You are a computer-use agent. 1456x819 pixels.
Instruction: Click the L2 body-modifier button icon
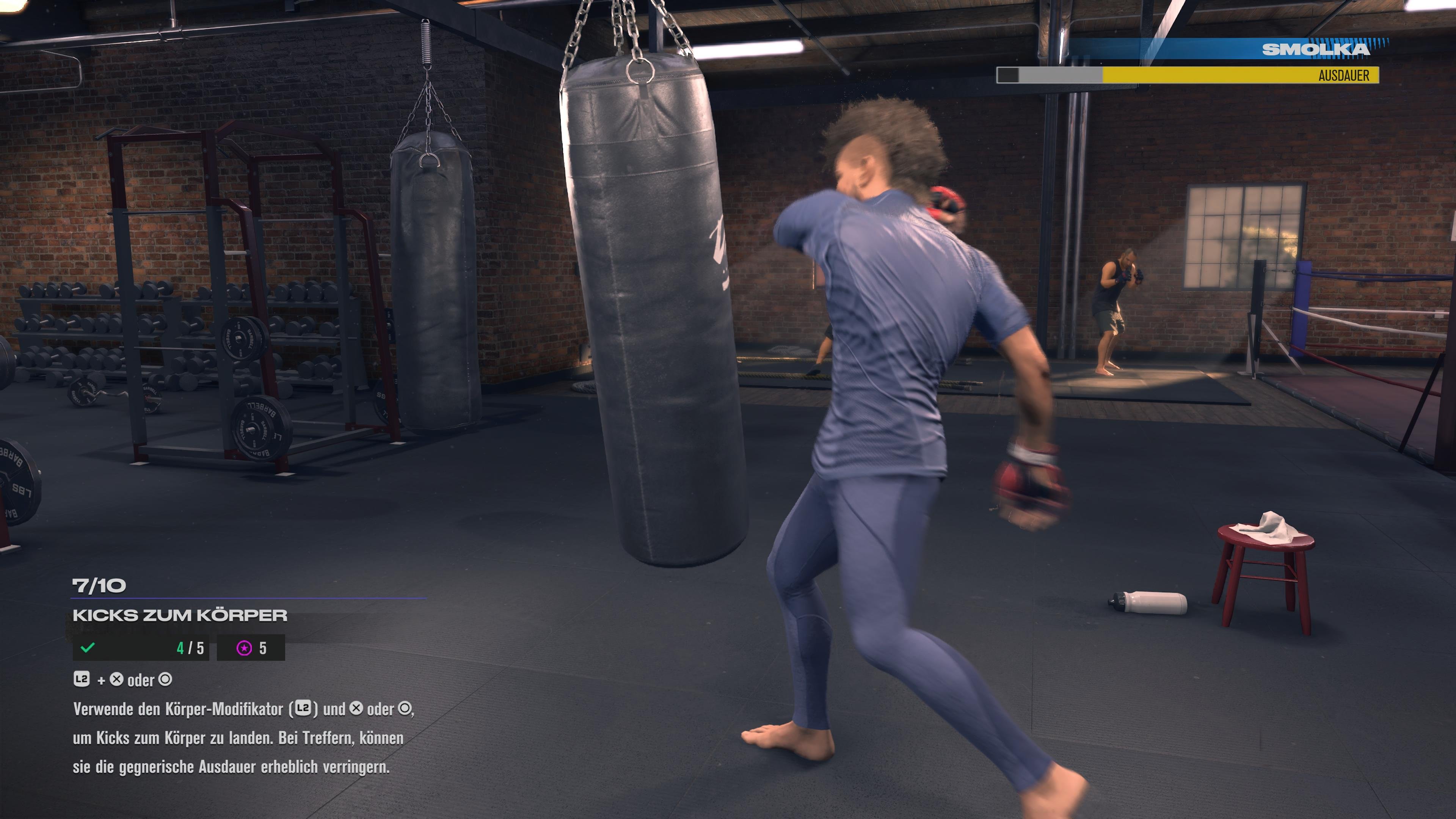click(x=82, y=679)
